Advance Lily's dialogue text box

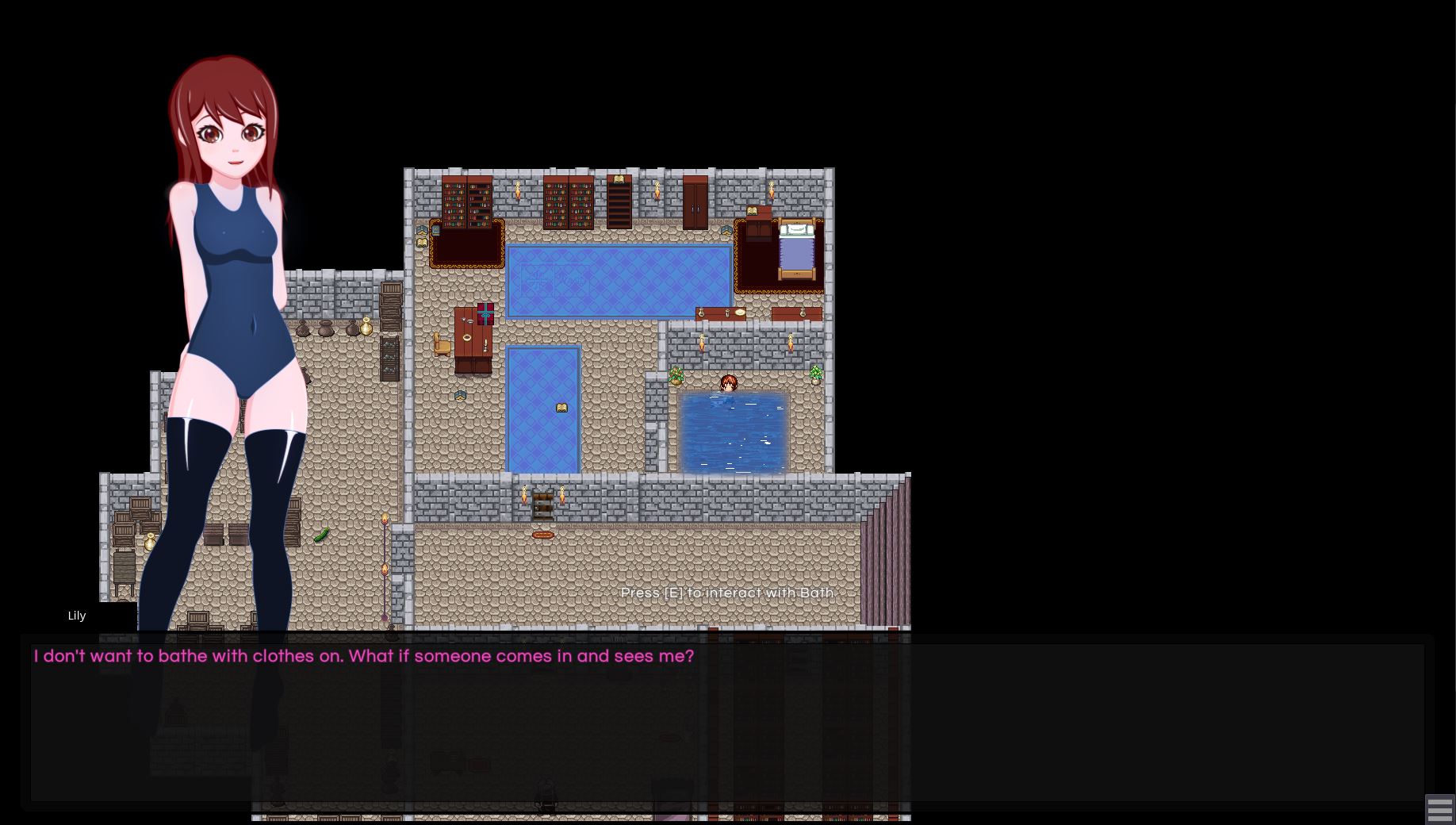(x=726, y=722)
